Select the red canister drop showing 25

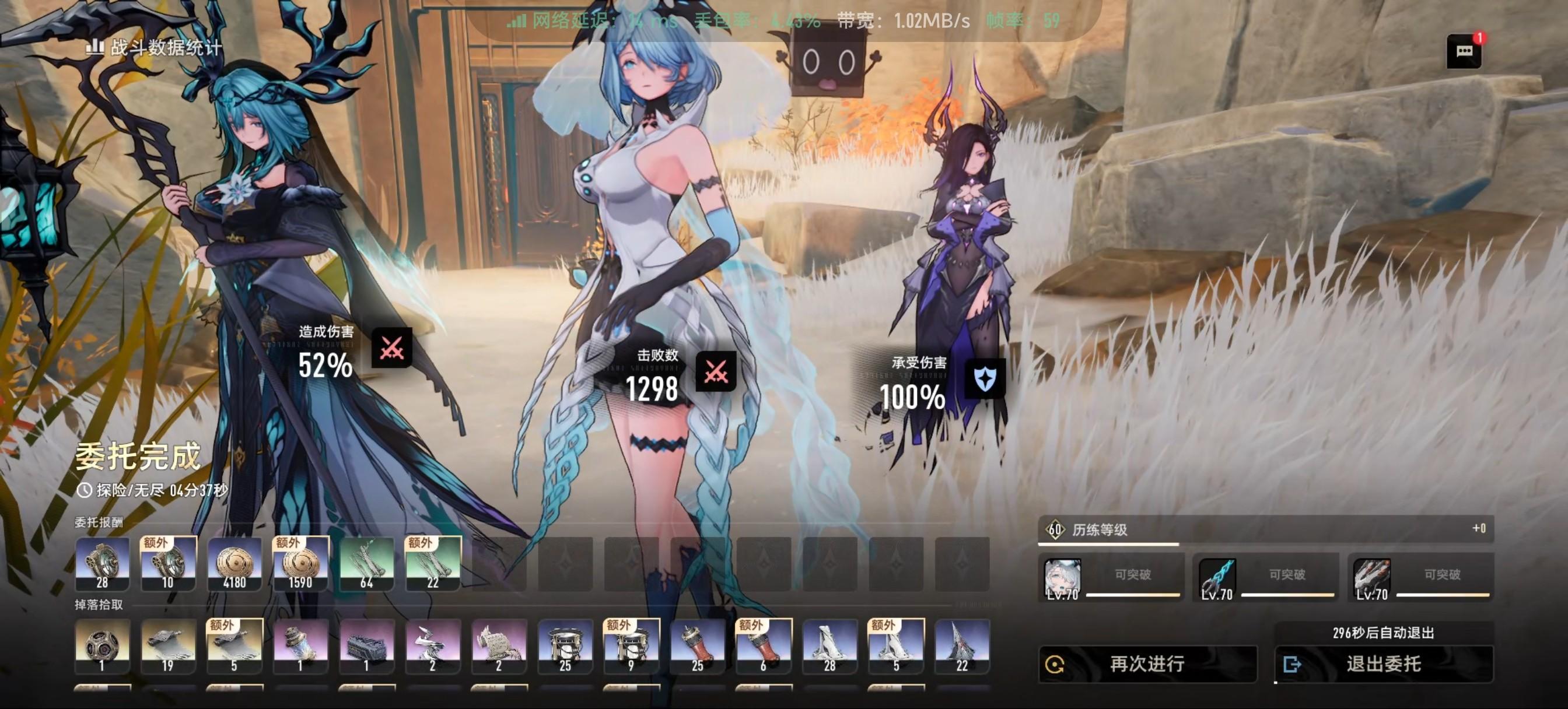click(698, 646)
